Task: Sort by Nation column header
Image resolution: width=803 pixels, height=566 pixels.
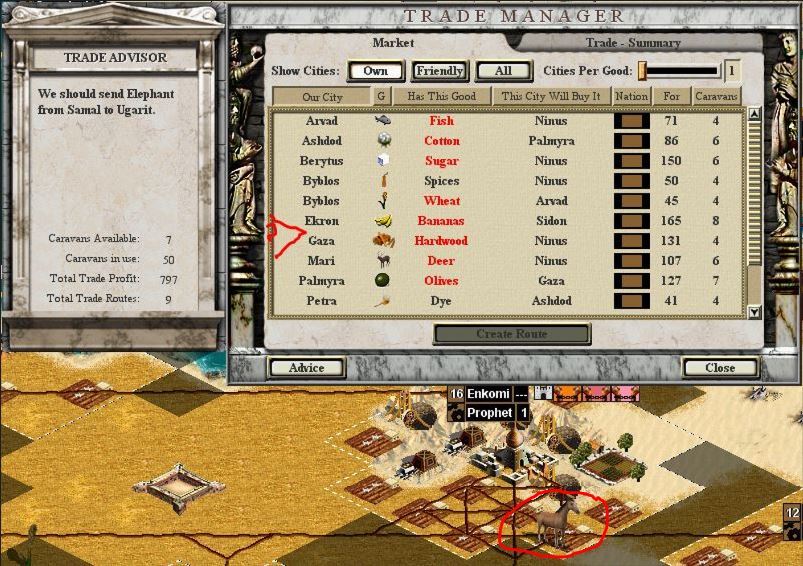Action: 631,97
